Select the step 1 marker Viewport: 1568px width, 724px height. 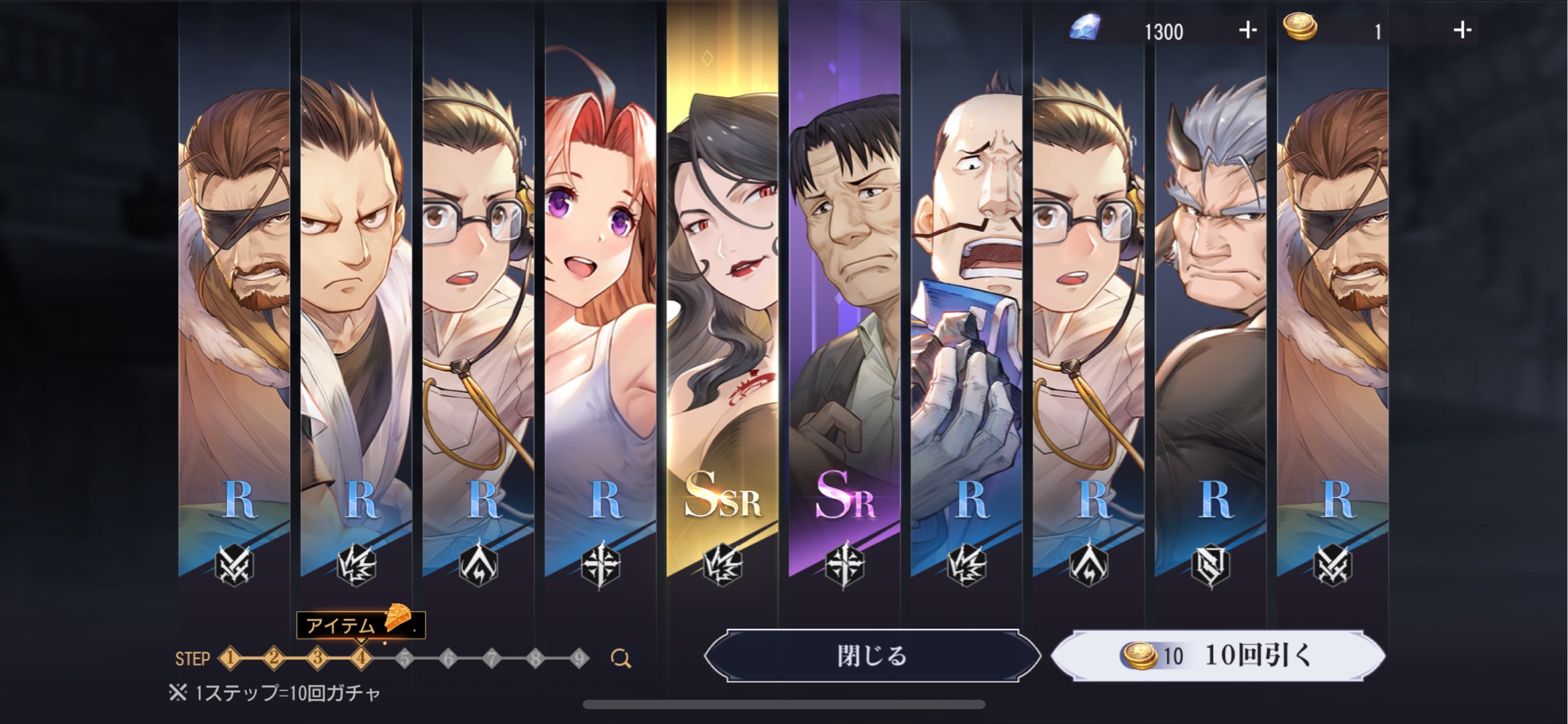(230, 658)
